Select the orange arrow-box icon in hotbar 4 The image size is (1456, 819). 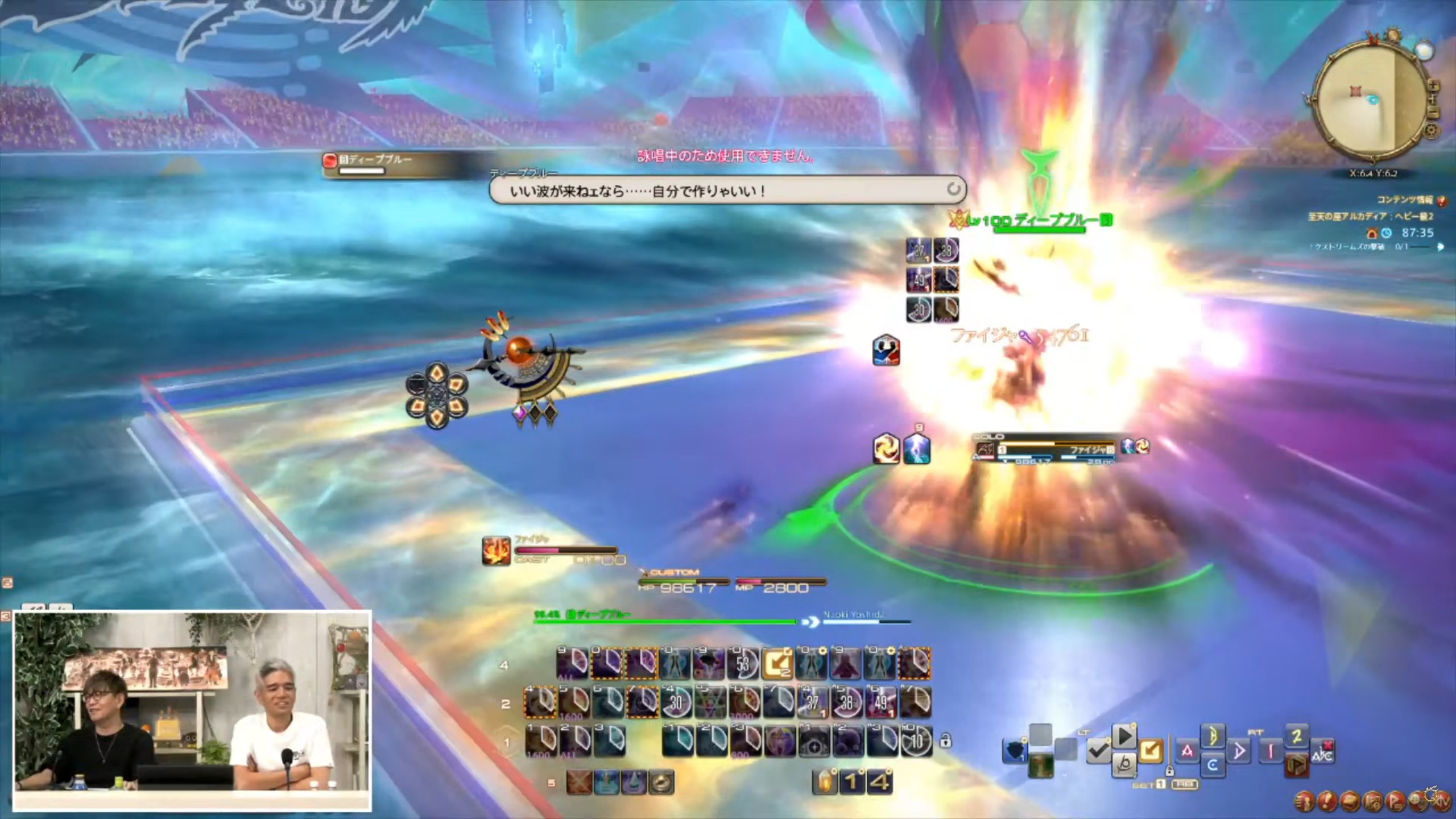[x=777, y=664]
